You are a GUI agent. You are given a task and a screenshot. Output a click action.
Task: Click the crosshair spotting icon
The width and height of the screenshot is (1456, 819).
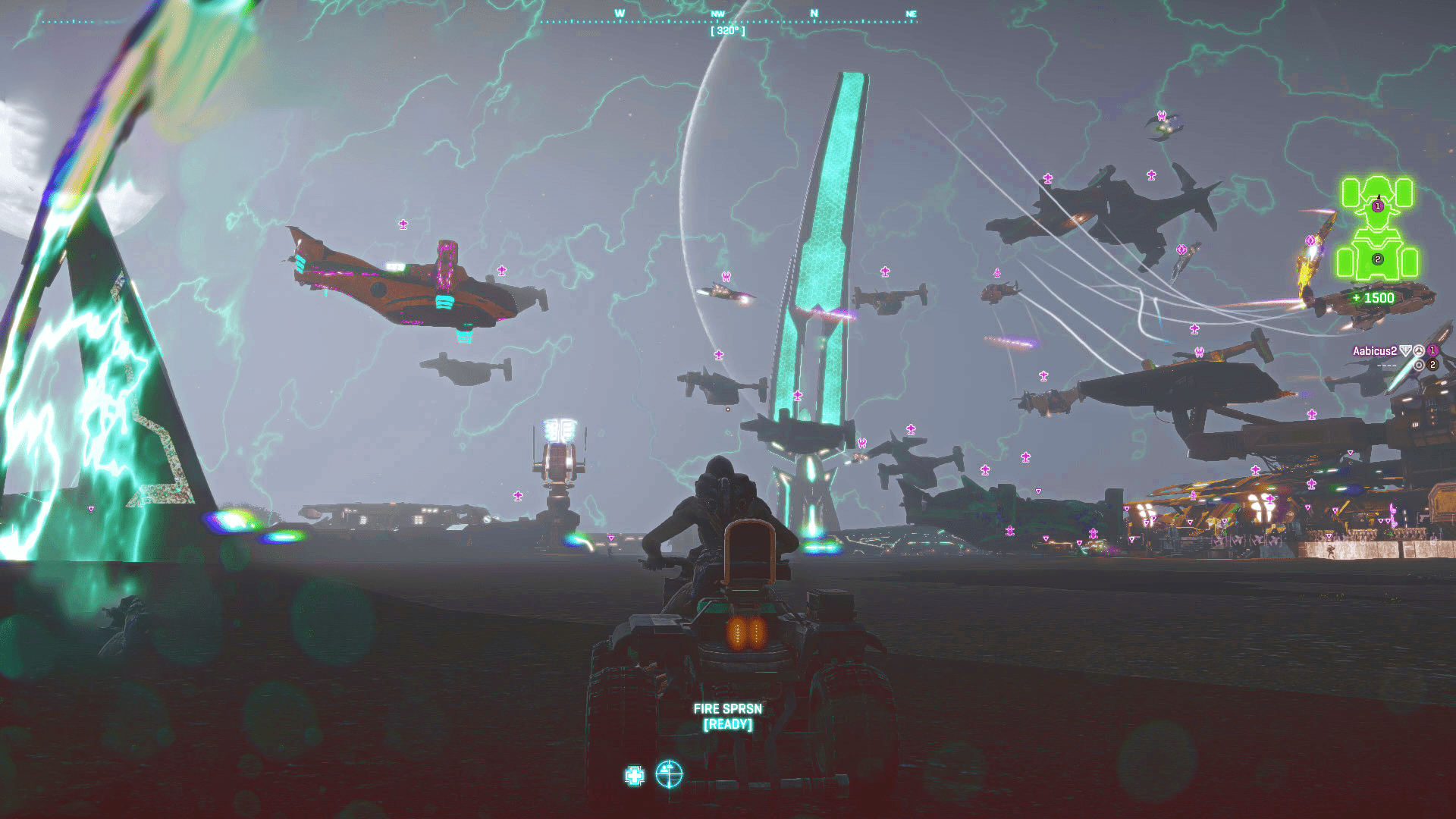click(x=669, y=774)
